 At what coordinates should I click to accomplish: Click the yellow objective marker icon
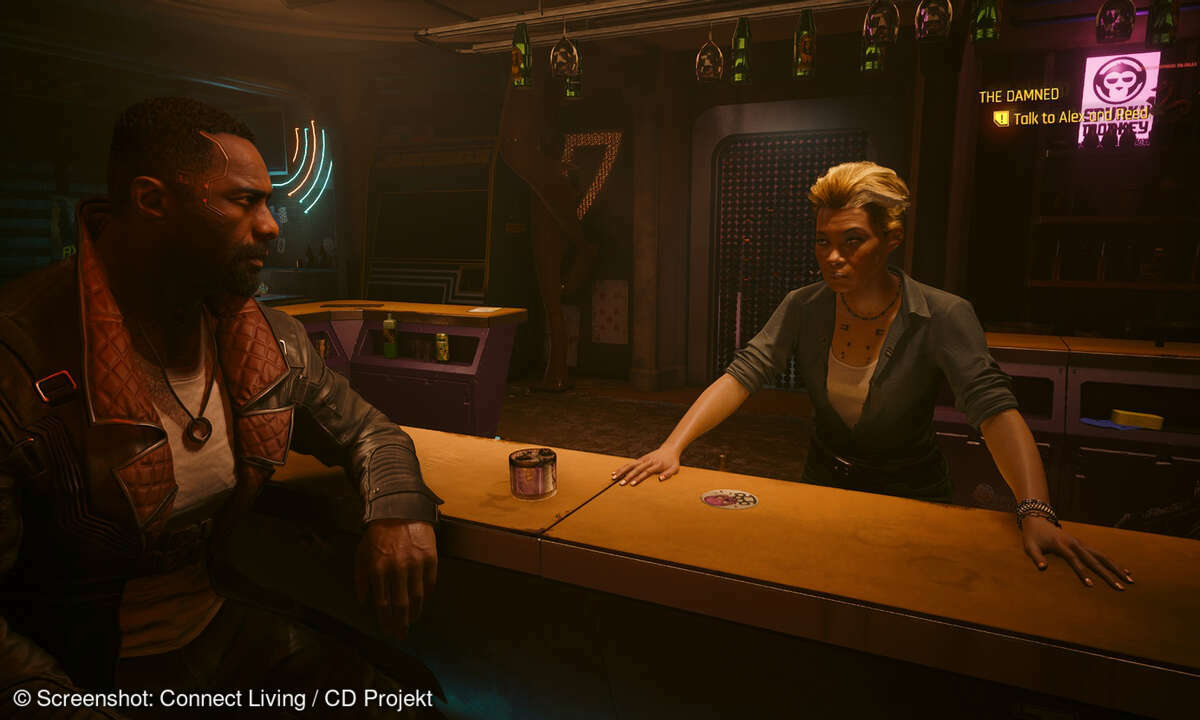pyautogui.click(x=1001, y=118)
